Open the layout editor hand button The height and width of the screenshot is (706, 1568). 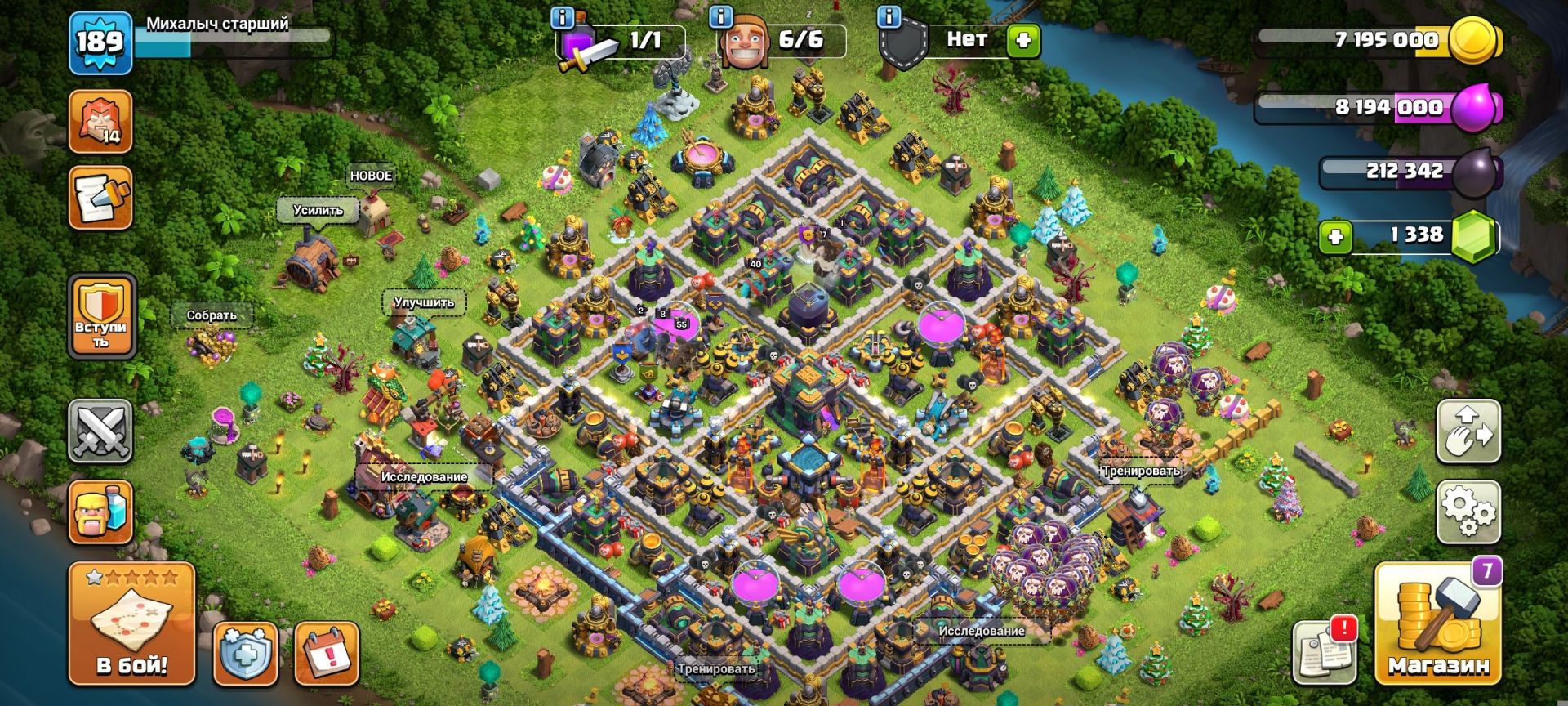pyautogui.click(x=1468, y=431)
